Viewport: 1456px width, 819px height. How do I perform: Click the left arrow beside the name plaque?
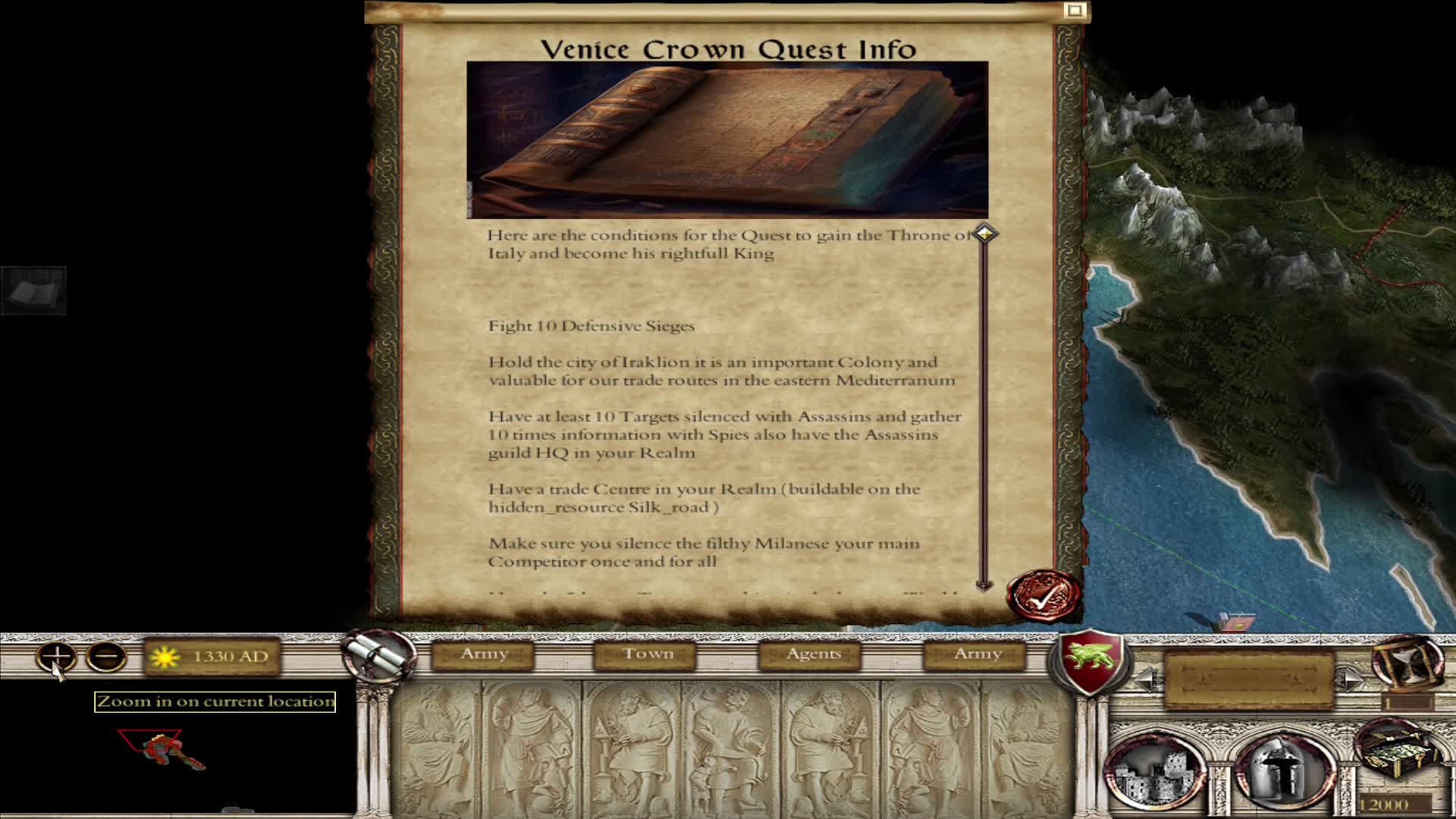click(x=1147, y=679)
